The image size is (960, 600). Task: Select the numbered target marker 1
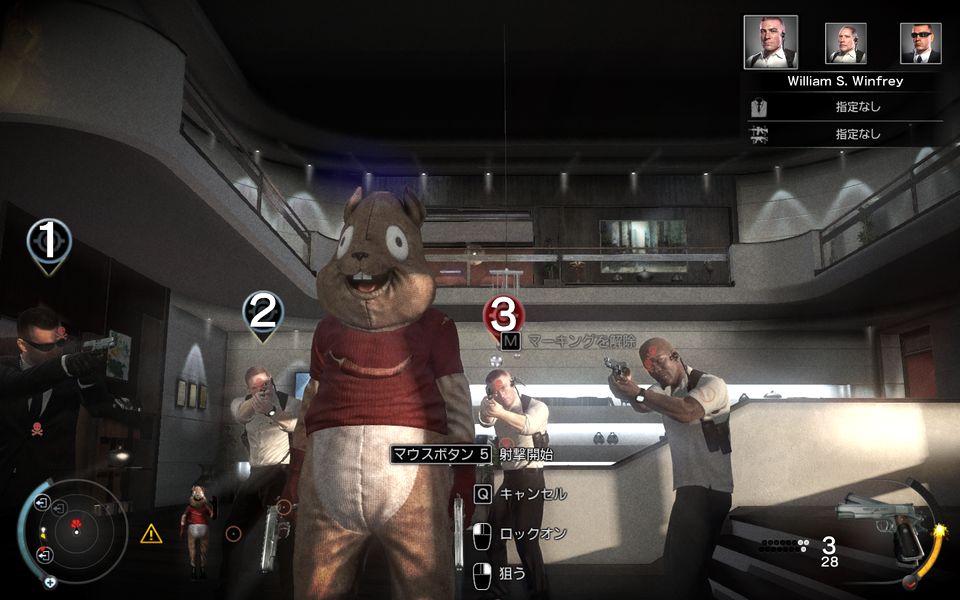[x=48, y=240]
